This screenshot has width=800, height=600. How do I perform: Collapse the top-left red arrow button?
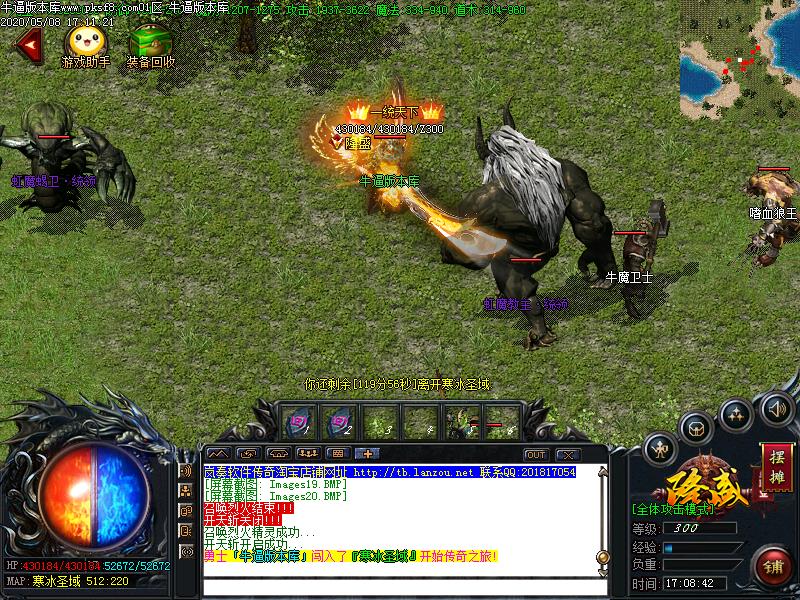click(x=29, y=44)
